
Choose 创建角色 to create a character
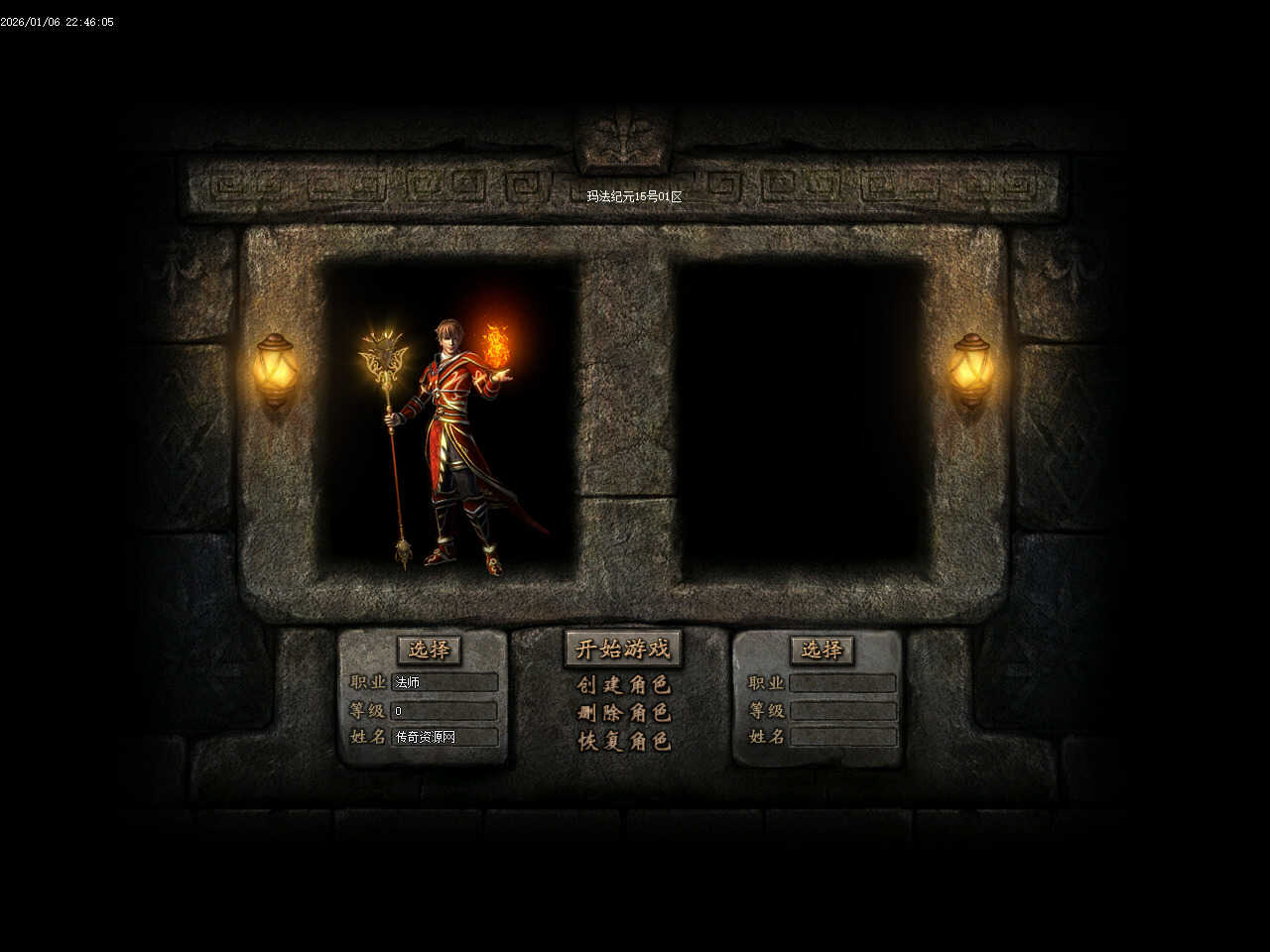[x=624, y=685]
